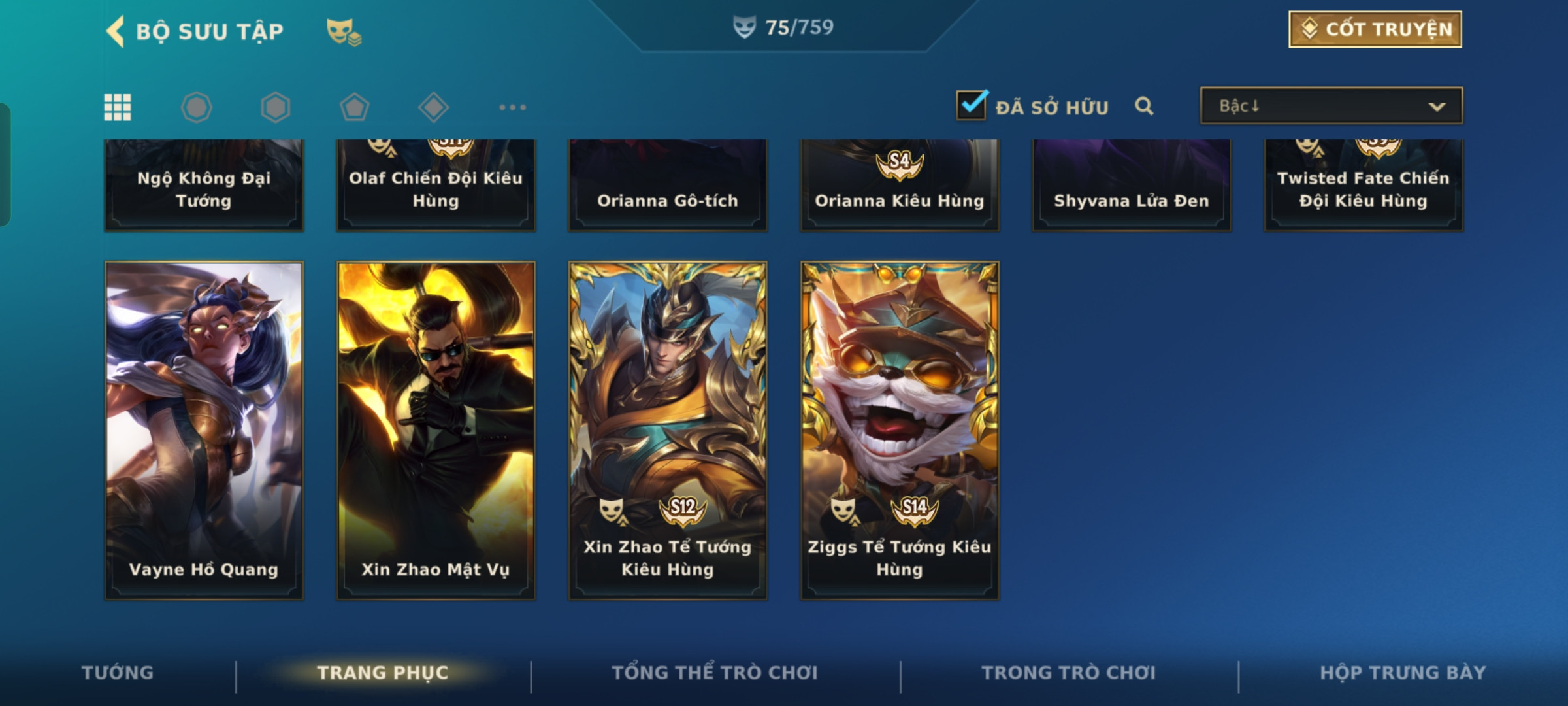Pick the Shyvana Lửa Đen skin card
The image size is (1568, 706).
pyautogui.click(x=1132, y=186)
